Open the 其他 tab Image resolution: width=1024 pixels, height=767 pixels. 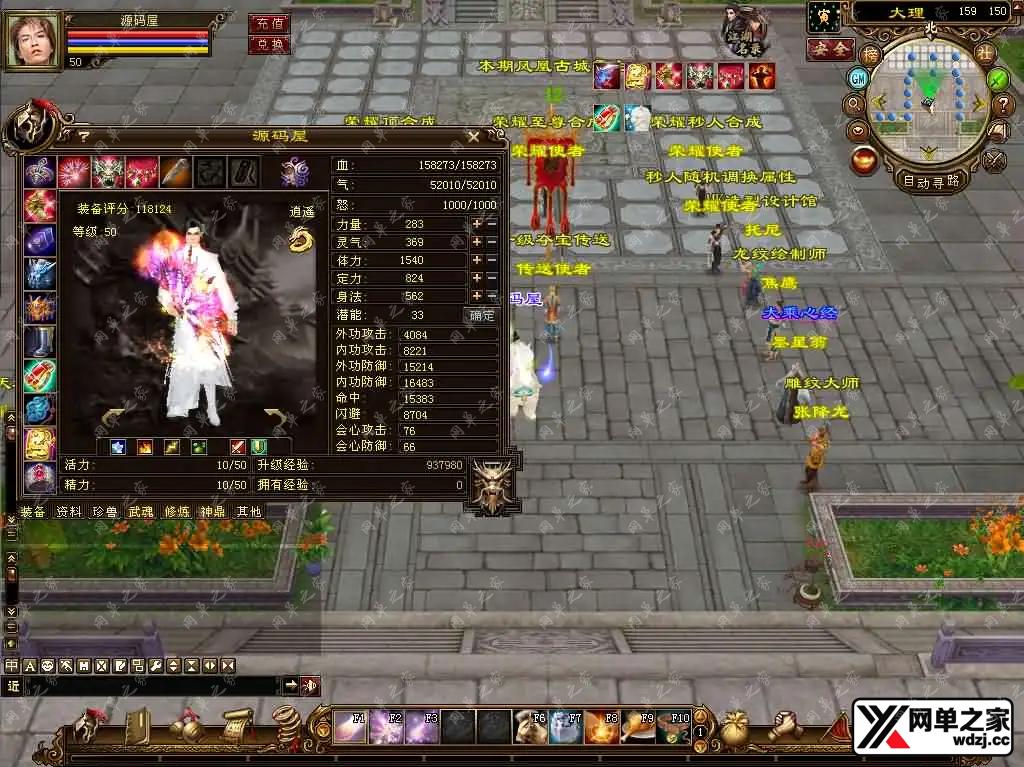click(x=248, y=511)
